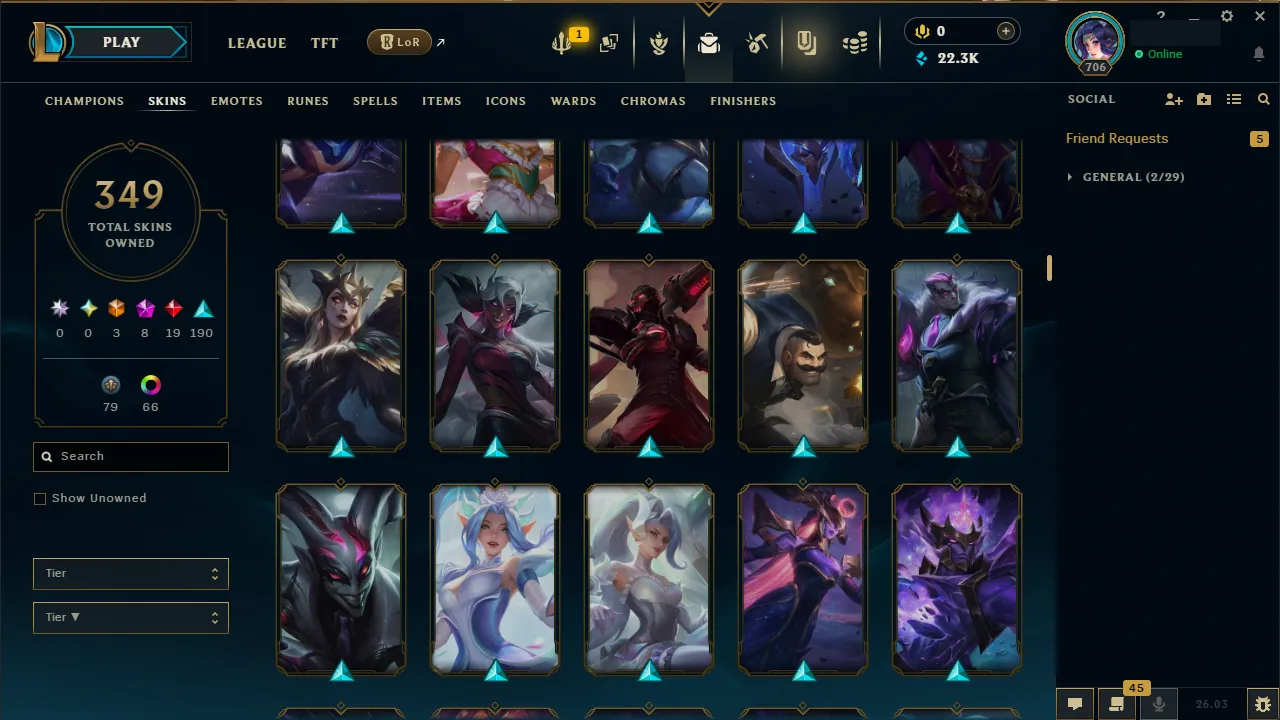The height and width of the screenshot is (720, 1280).
Task: Open chat with the speech bubble icon
Action: (x=1074, y=703)
